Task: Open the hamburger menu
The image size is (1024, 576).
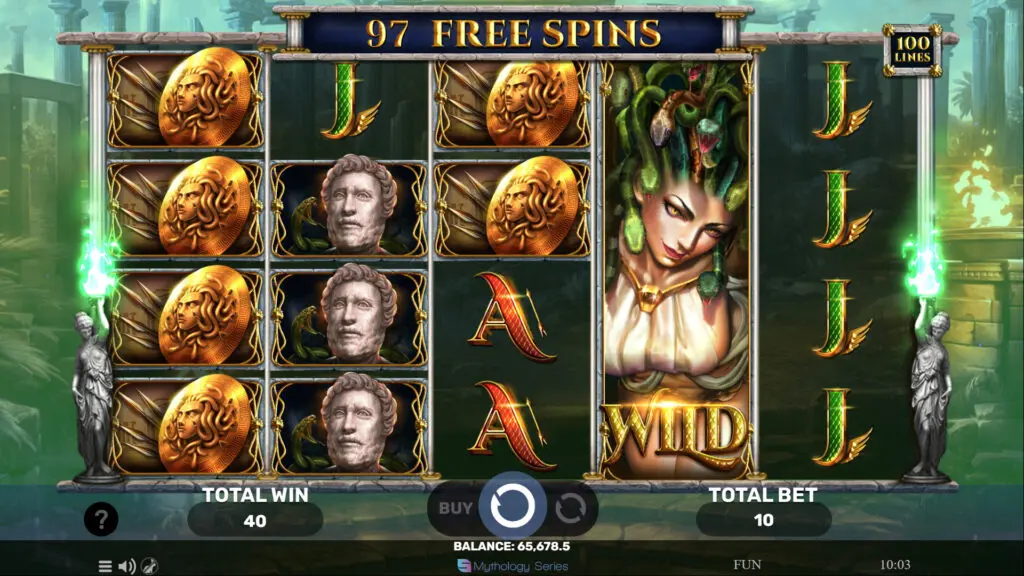Action: pos(105,566)
